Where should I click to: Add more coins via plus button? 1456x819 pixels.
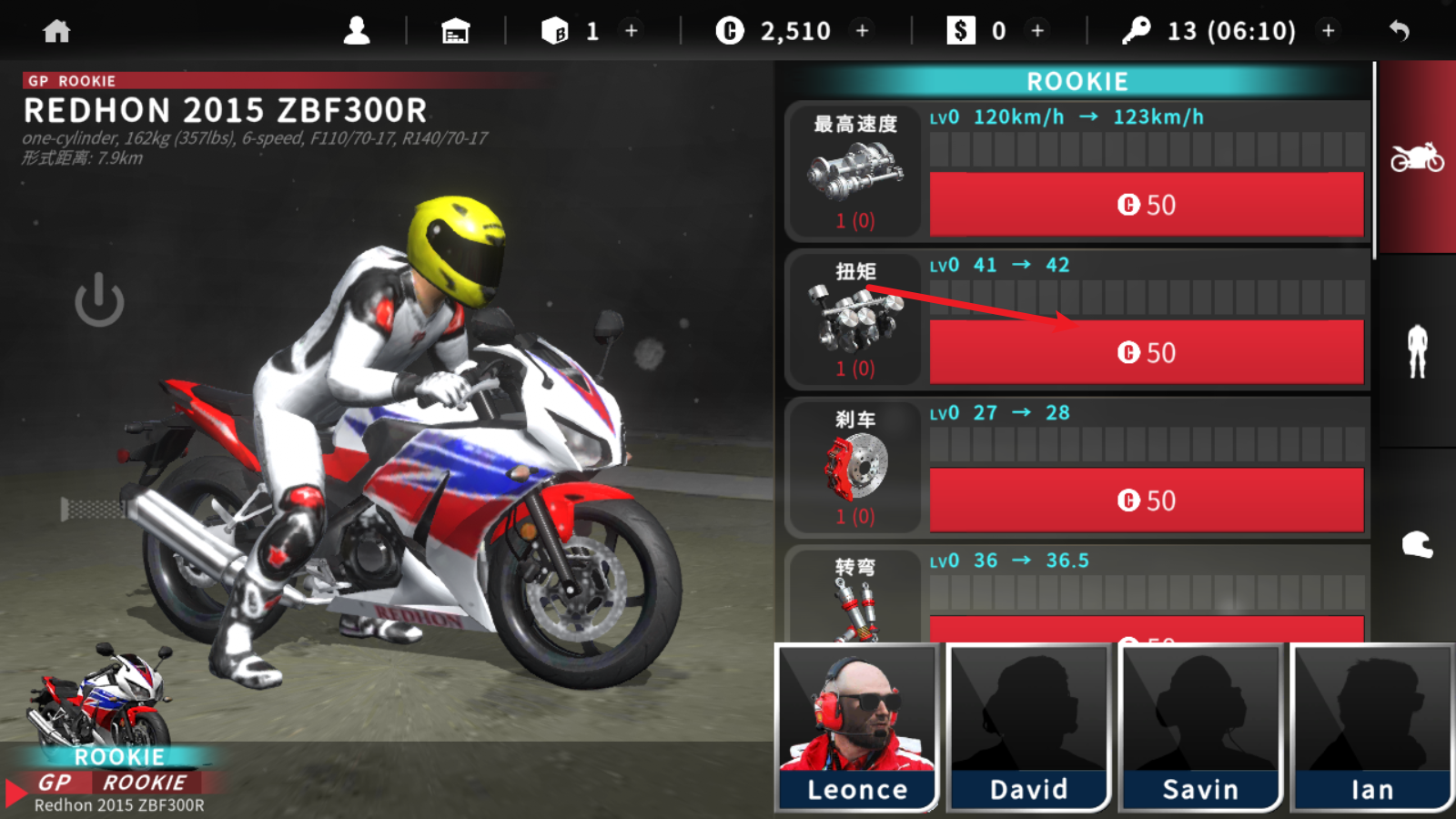[863, 31]
